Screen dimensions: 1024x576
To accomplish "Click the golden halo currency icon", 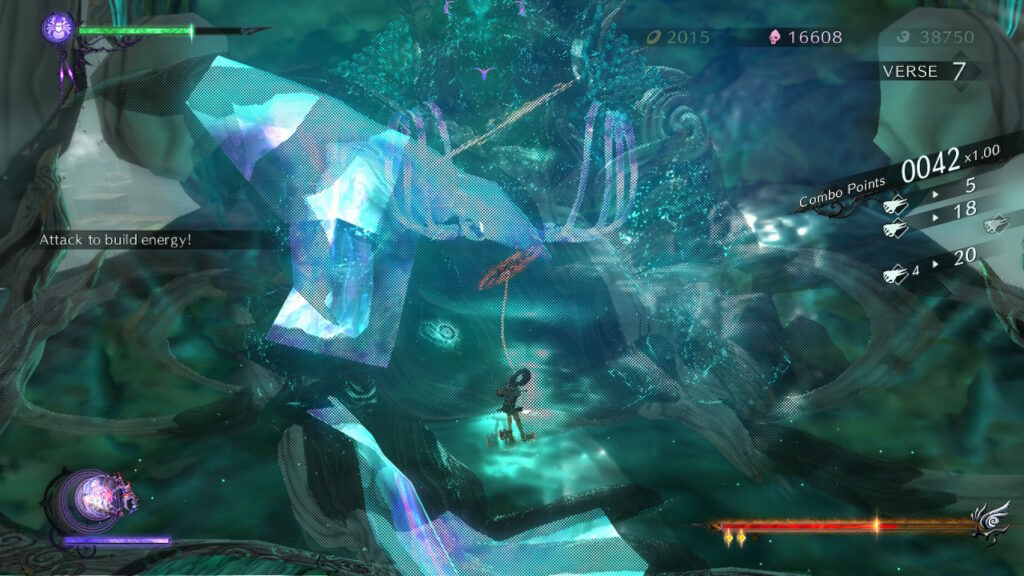I will pyautogui.click(x=653, y=38).
